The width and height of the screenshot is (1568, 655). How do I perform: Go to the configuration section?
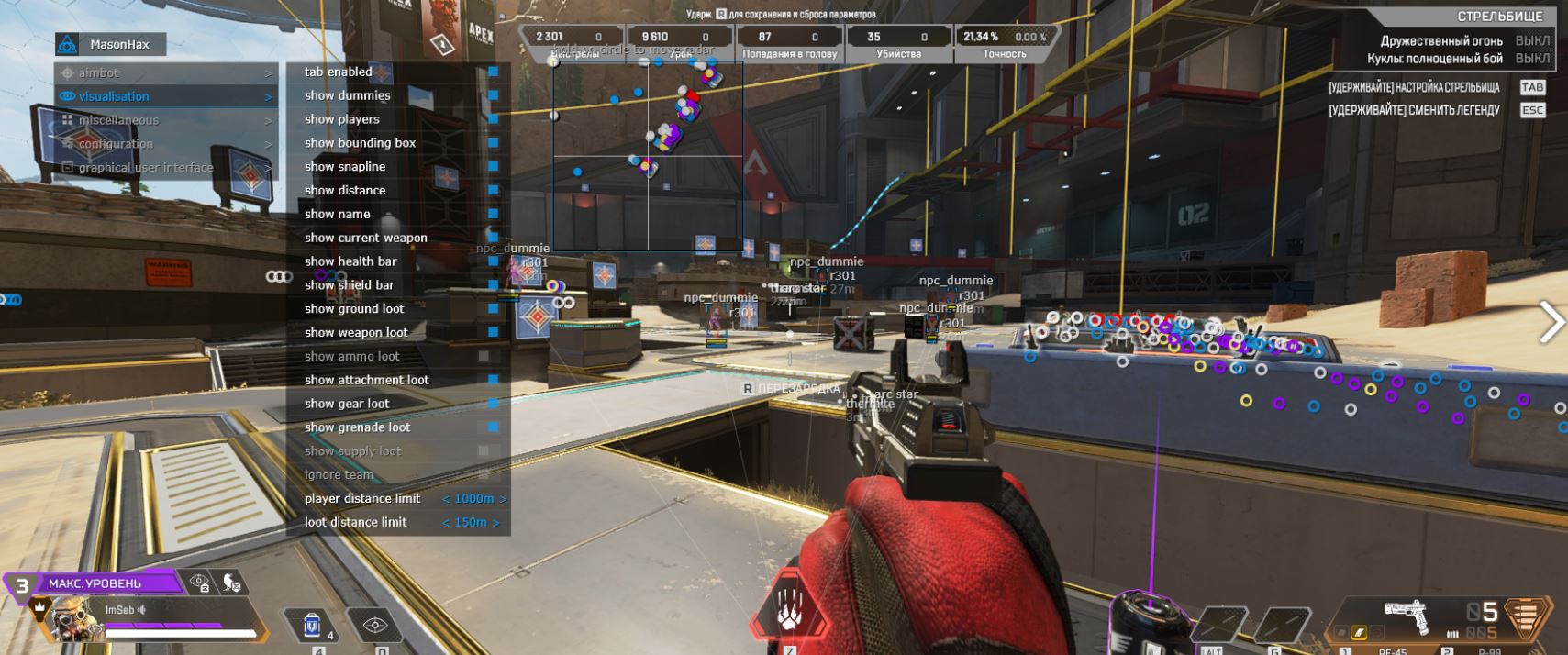(116, 144)
